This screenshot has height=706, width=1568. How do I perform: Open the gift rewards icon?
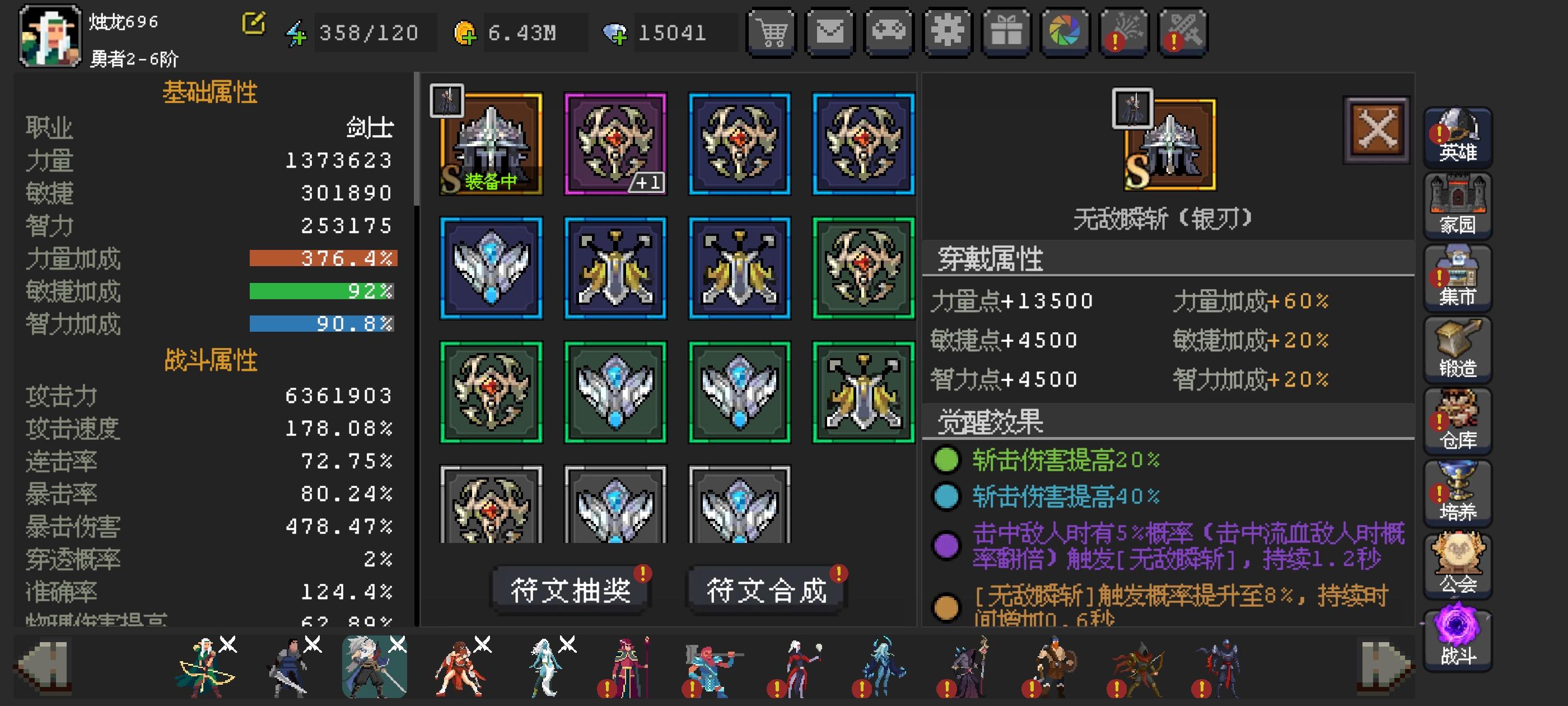1006,32
